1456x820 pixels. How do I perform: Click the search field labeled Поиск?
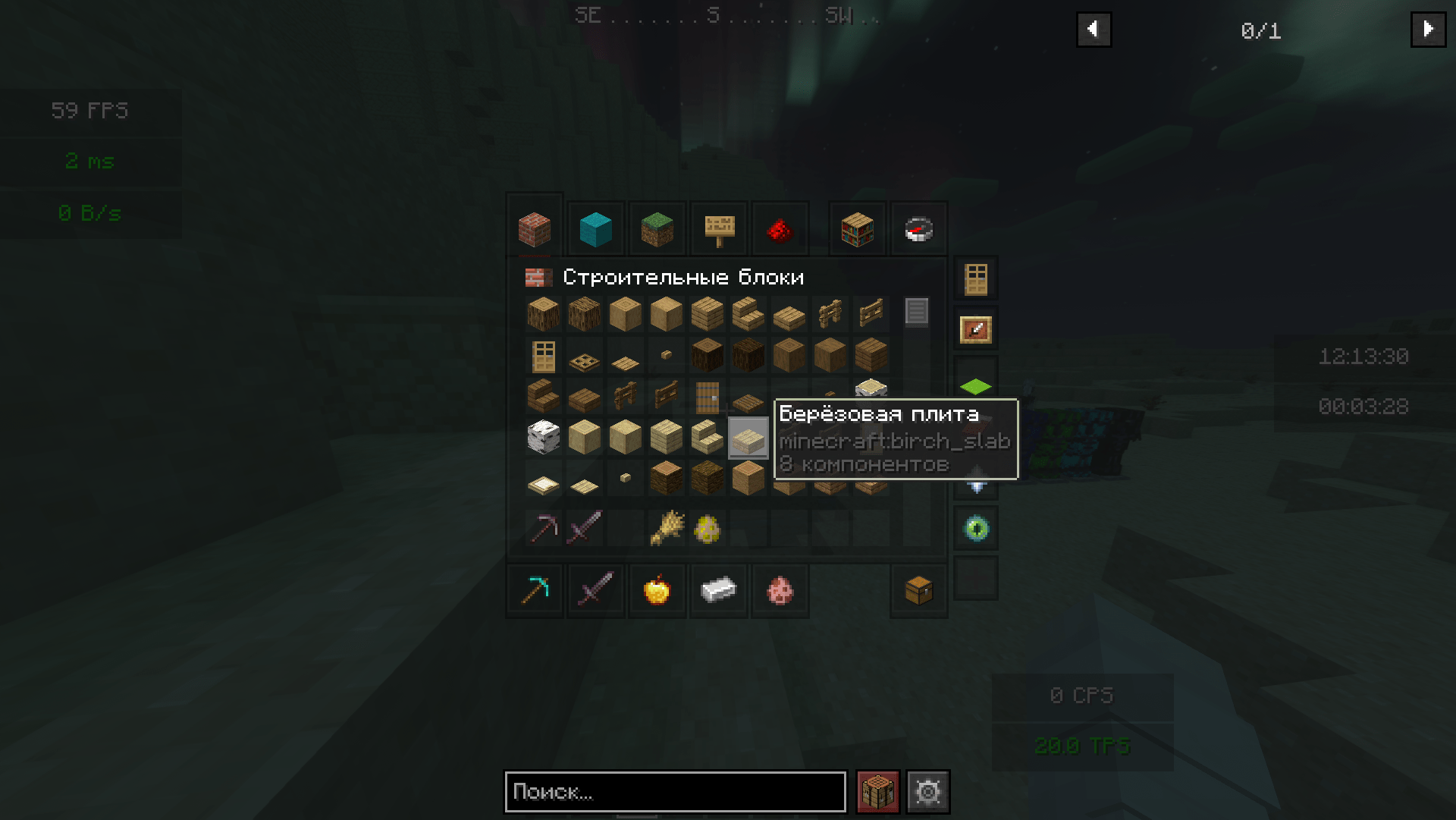675,792
